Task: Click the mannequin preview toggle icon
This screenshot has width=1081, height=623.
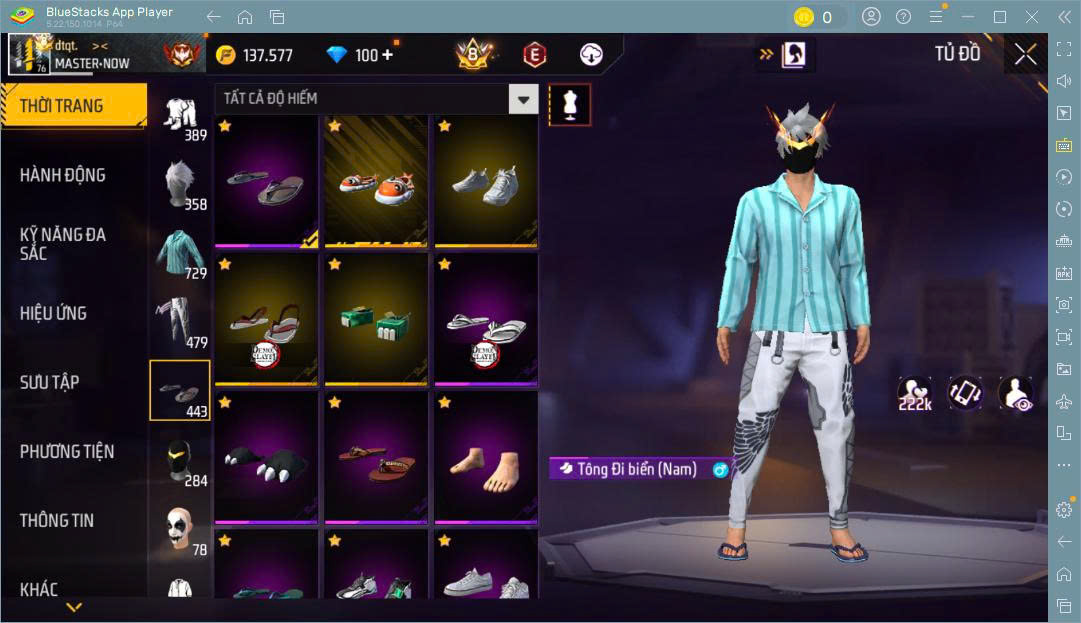Action: [570, 104]
